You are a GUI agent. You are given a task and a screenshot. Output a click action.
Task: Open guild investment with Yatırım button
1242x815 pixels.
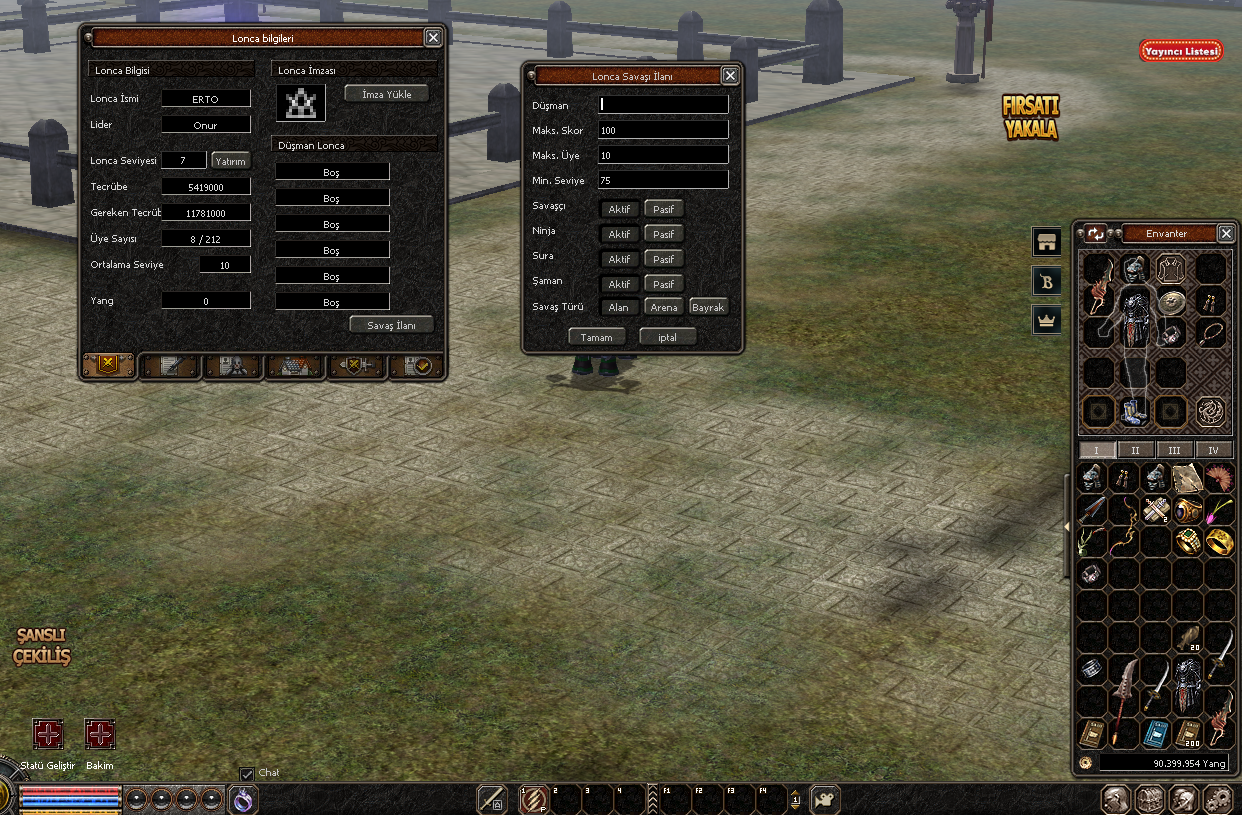[230, 161]
